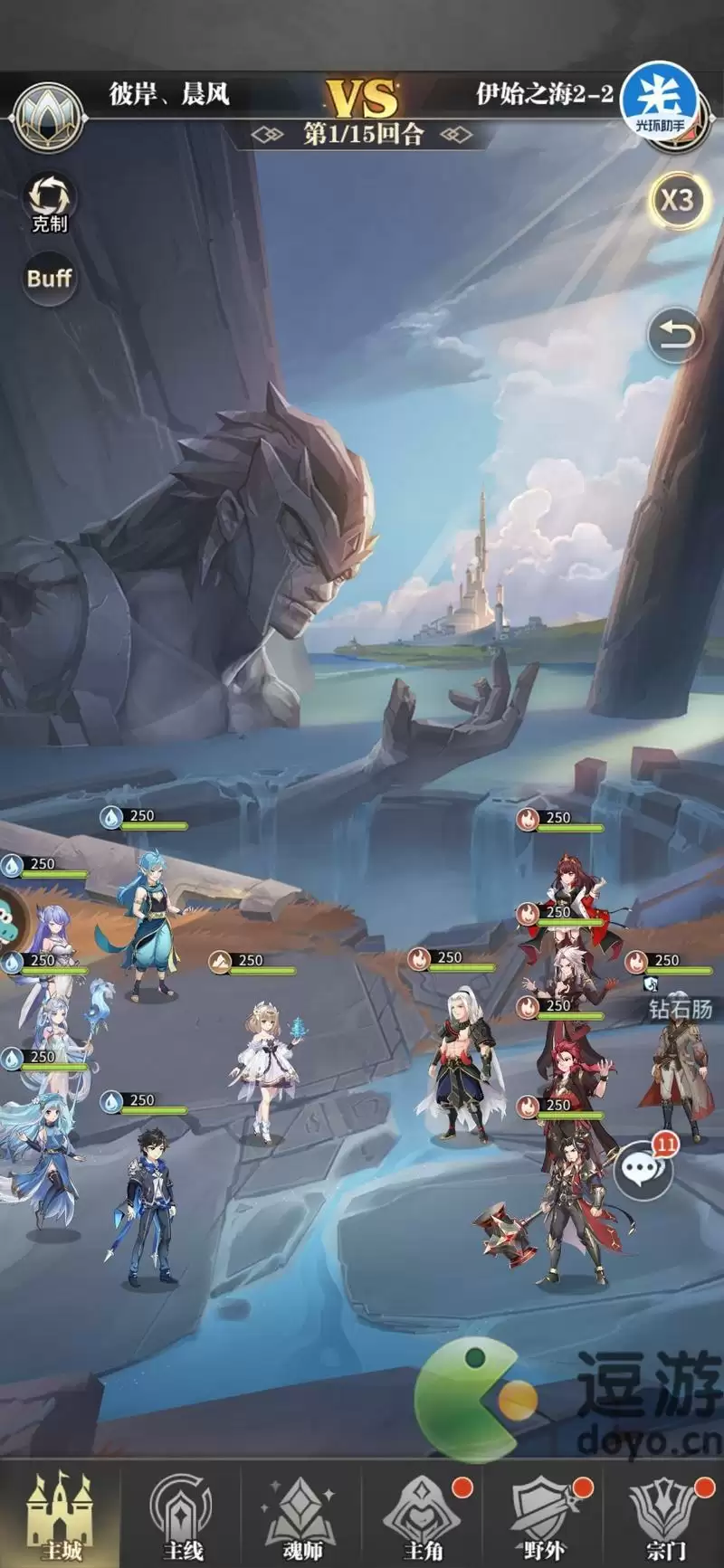
Task: Open the 魂师 soul master tab
Action: (x=302, y=1516)
